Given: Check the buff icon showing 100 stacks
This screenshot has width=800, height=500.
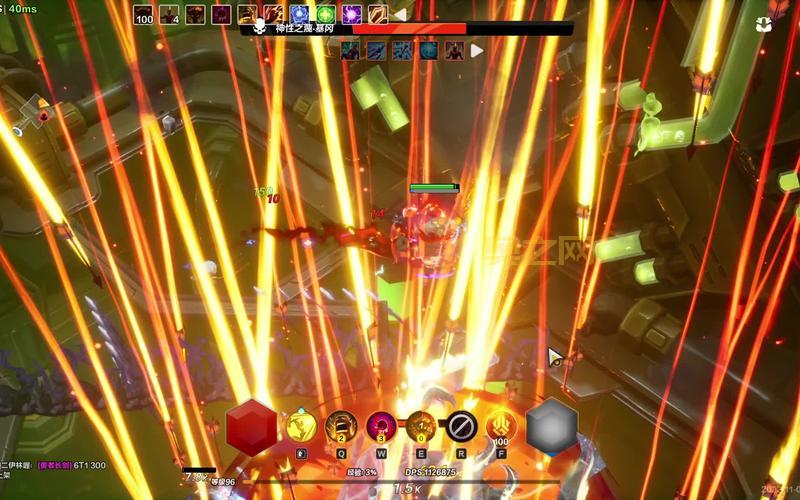Looking at the screenshot, I should (144, 15).
